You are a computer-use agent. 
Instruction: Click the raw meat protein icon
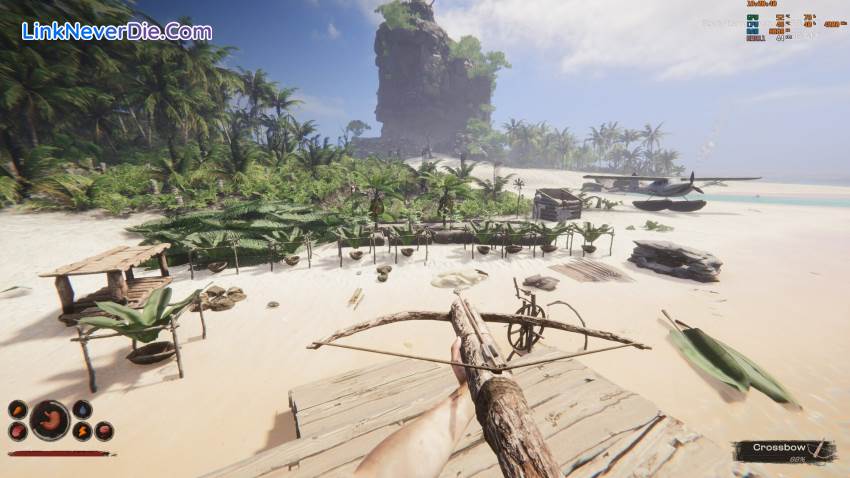(18, 431)
